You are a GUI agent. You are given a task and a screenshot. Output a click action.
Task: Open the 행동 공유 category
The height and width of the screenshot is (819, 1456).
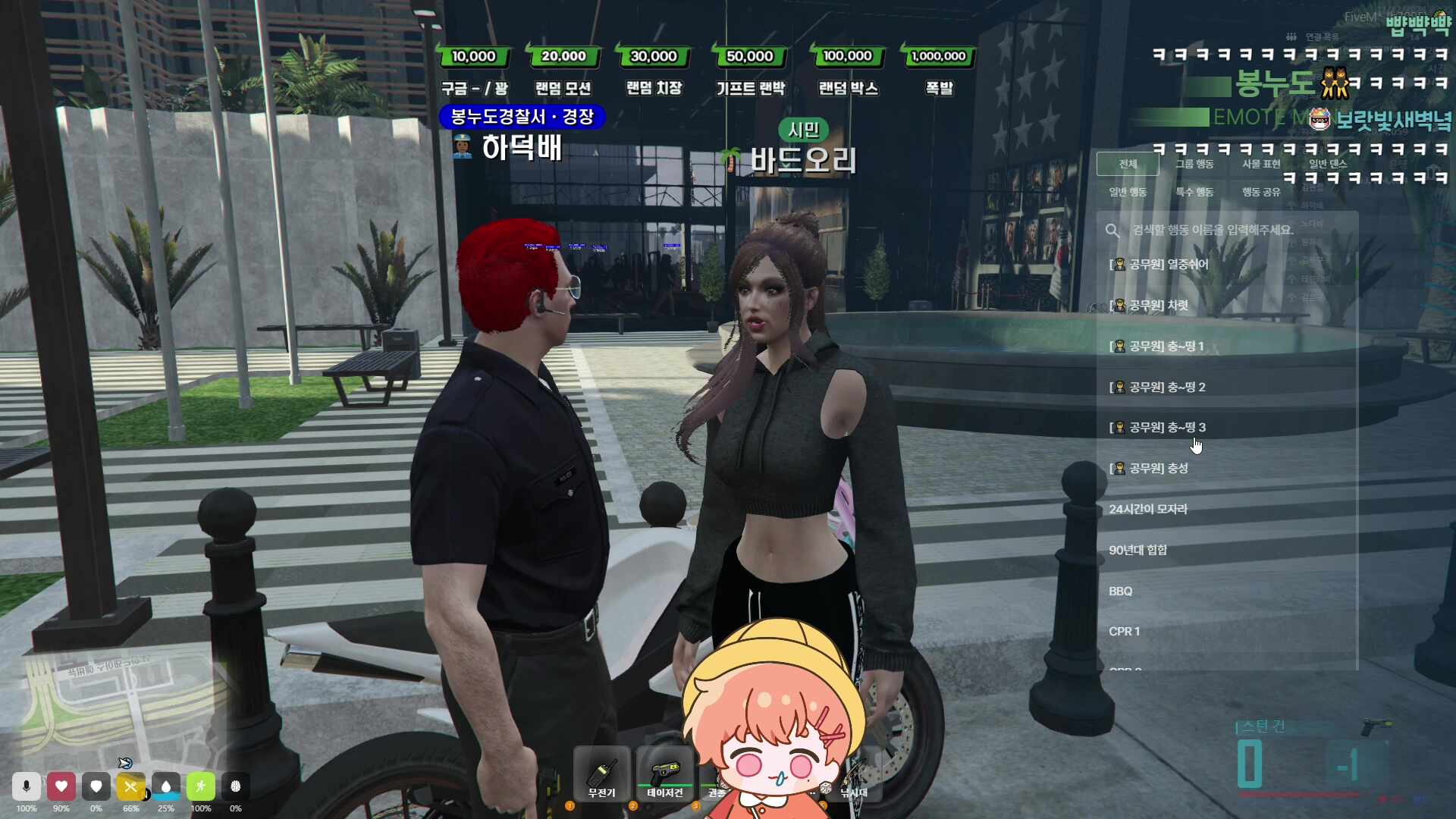1260,192
